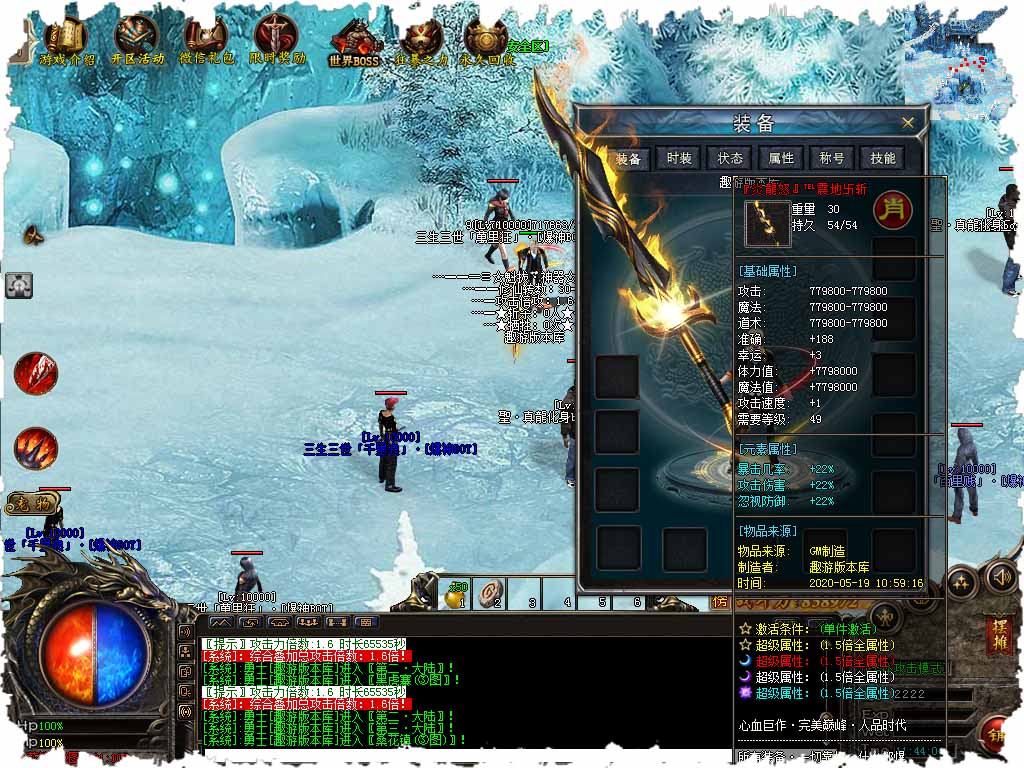This screenshot has width=1024, height=768.
Task: Switch to the 状态 status tab
Action: click(730, 158)
